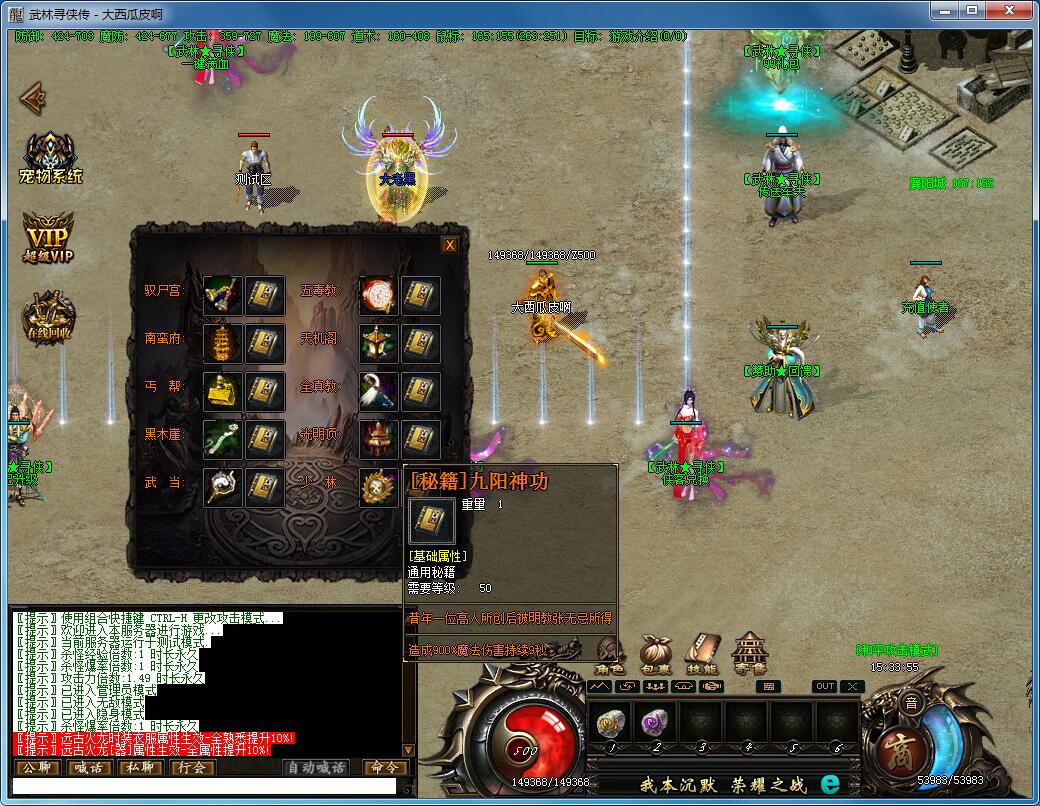Screen dimensions: 1040x806
Task: Close the sect secret-manual panel
Action: pos(450,245)
